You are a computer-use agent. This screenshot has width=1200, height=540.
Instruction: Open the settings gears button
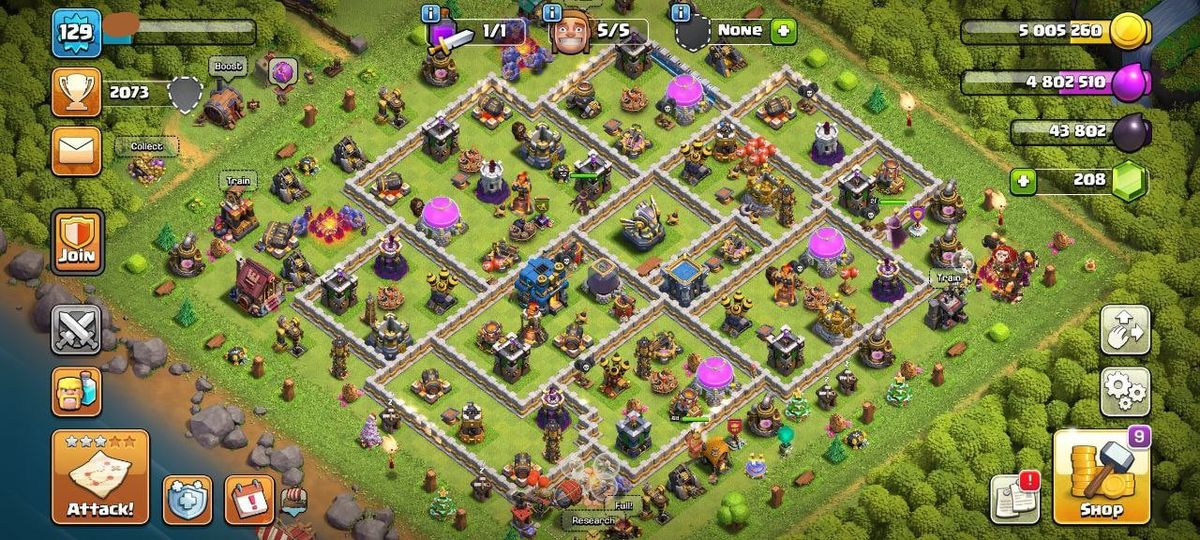[1125, 391]
